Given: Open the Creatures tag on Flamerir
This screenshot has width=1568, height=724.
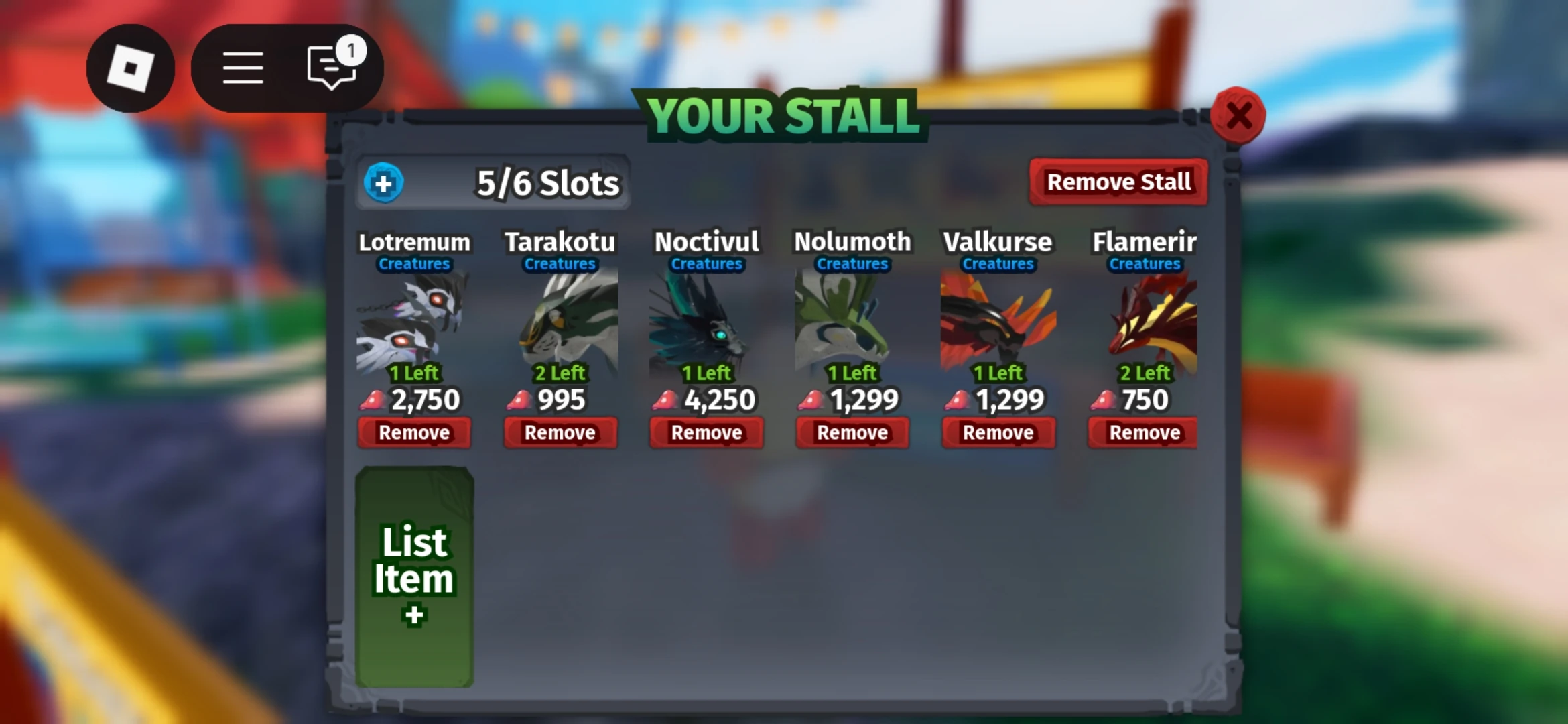Looking at the screenshot, I should pos(1142,264).
